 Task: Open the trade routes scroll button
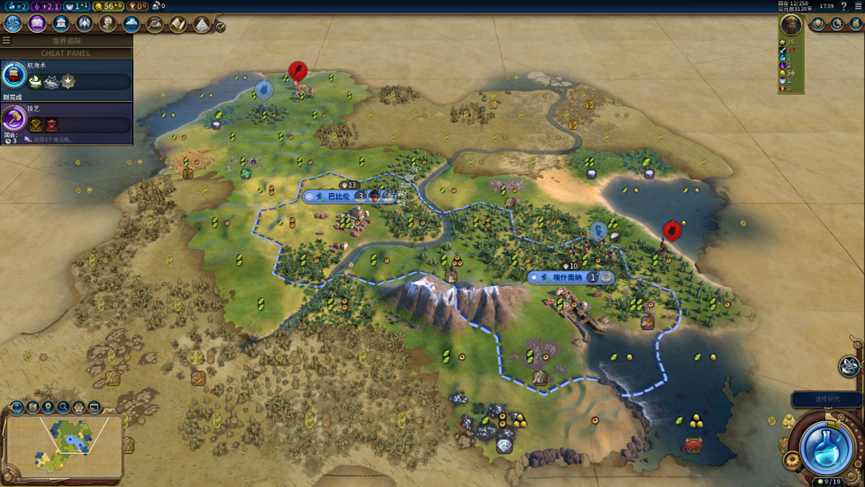pos(178,24)
